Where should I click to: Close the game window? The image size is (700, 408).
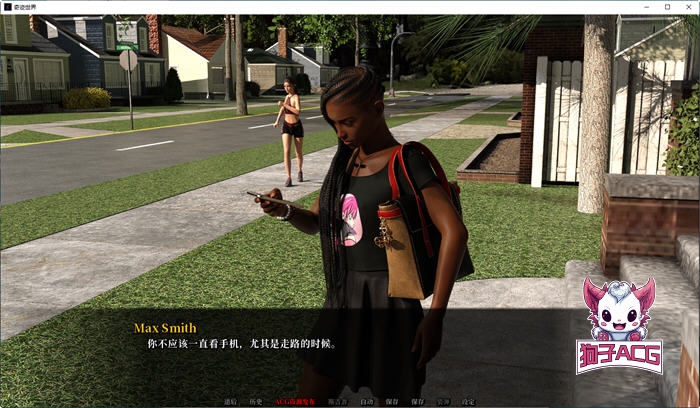coord(688,7)
